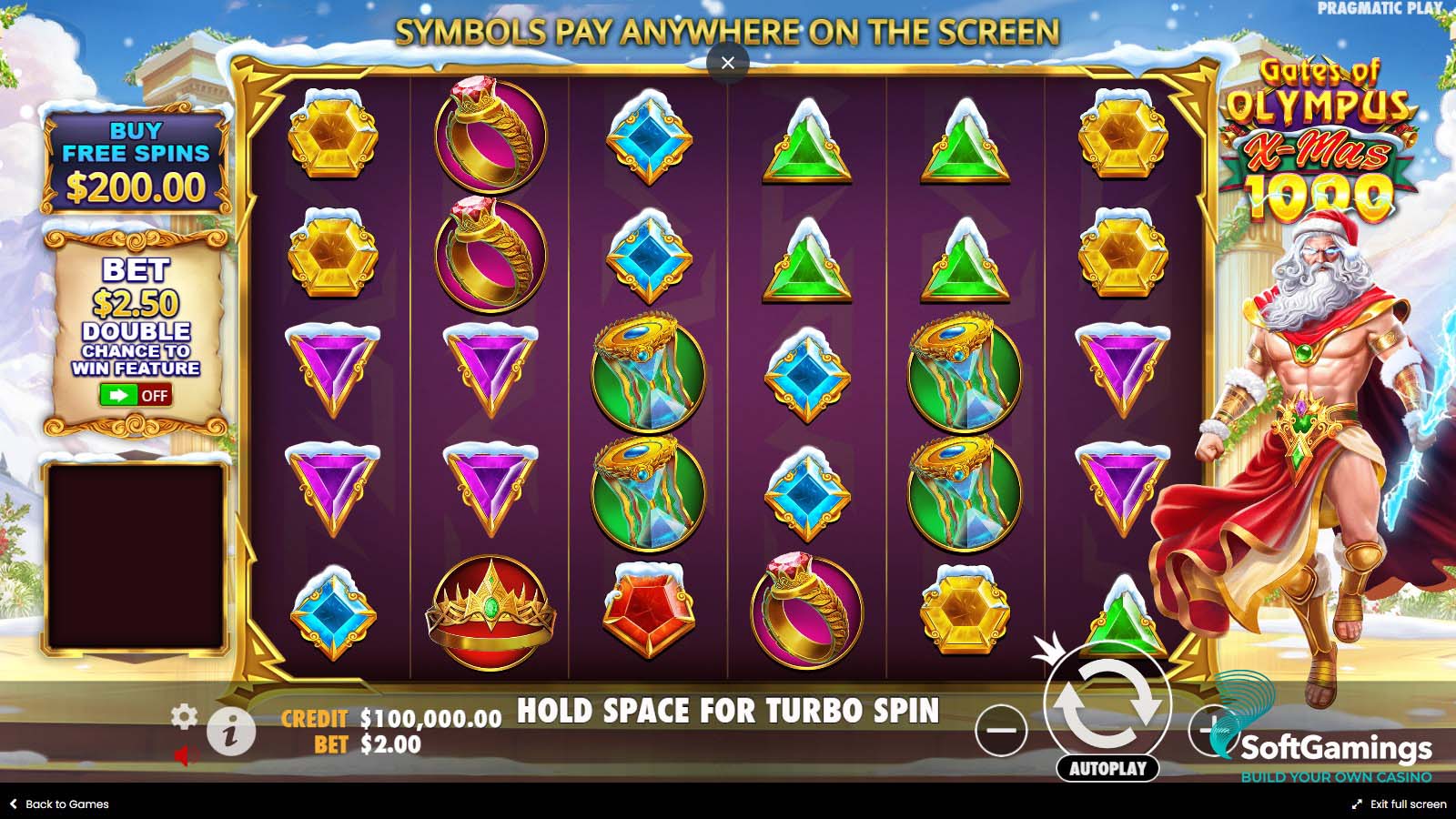The width and height of the screenshot is (1456, 819).
Task: Exit full screen mode
Action: [1399, 804]
